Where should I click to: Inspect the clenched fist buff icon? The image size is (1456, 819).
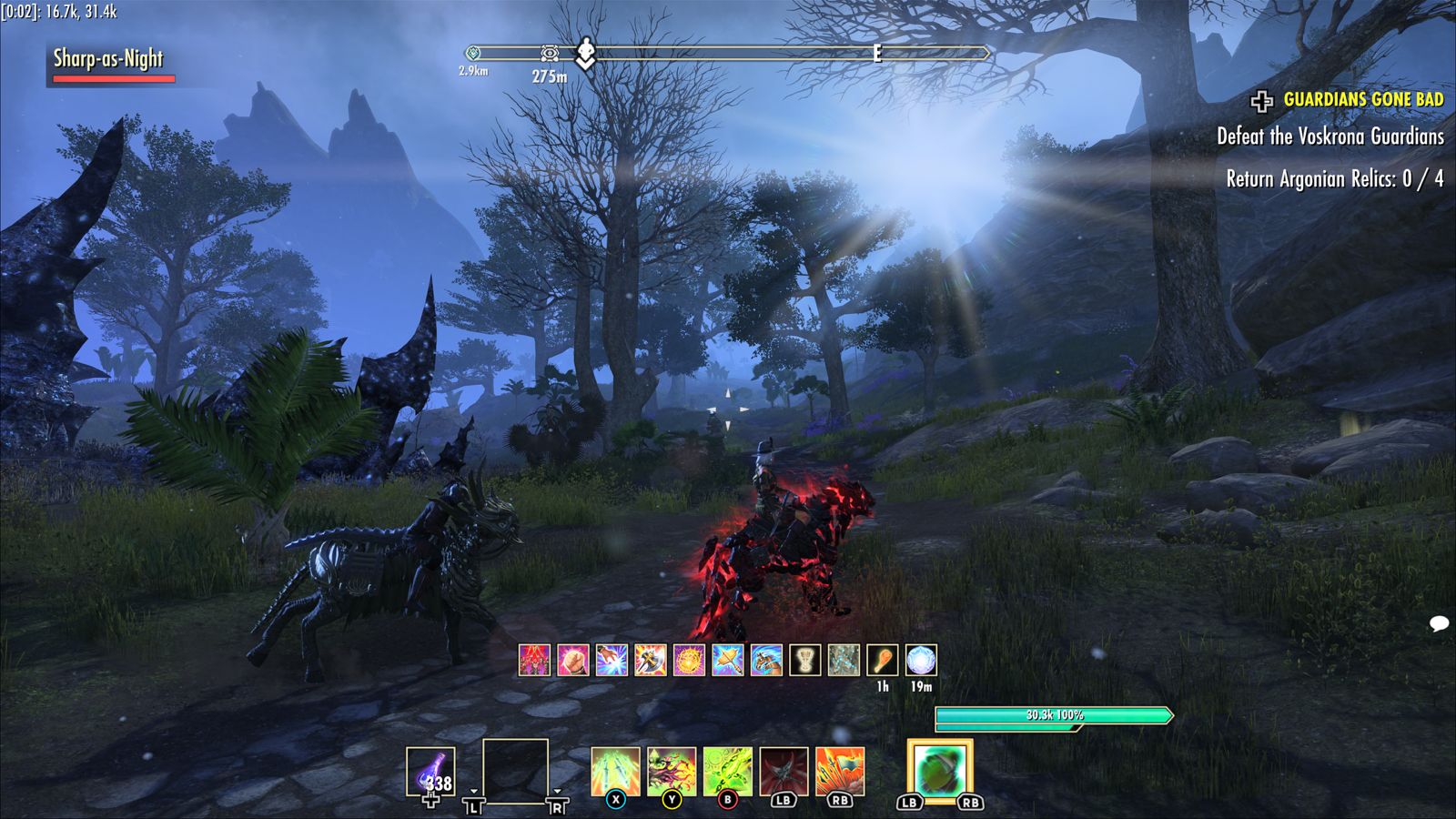click(x=573, y=660)
